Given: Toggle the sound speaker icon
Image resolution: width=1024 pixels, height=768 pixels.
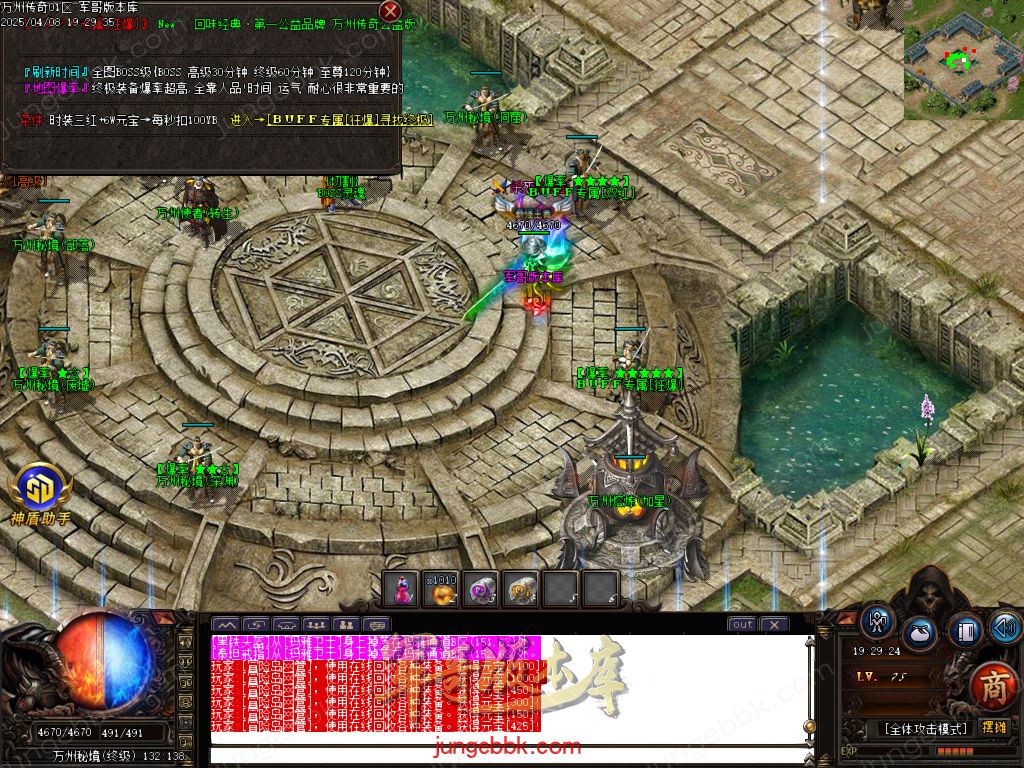Looking at the screenshot, I should coord(1005,628).
